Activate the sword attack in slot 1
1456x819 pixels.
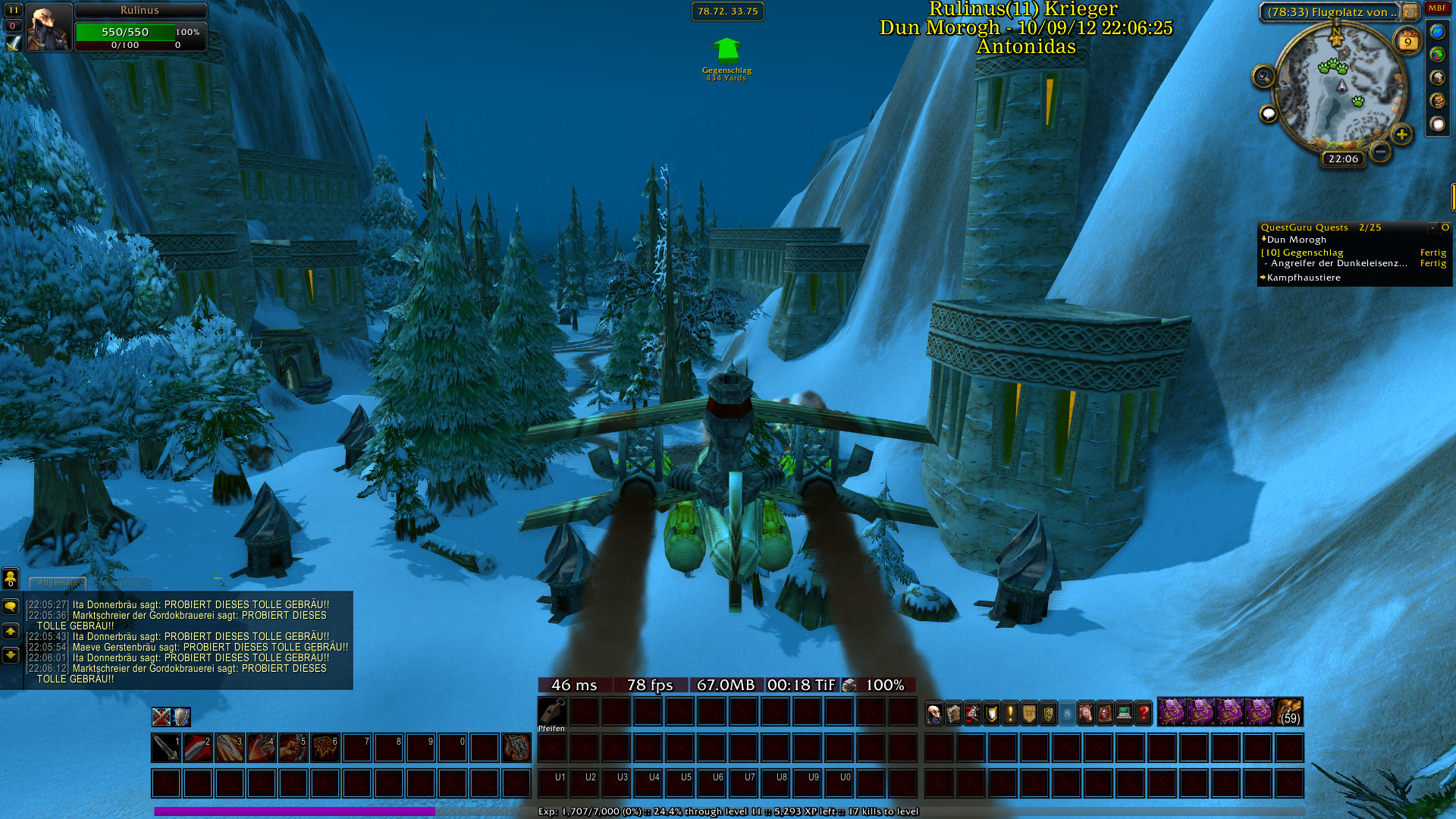pyautogui.click(x=165, y=748)
